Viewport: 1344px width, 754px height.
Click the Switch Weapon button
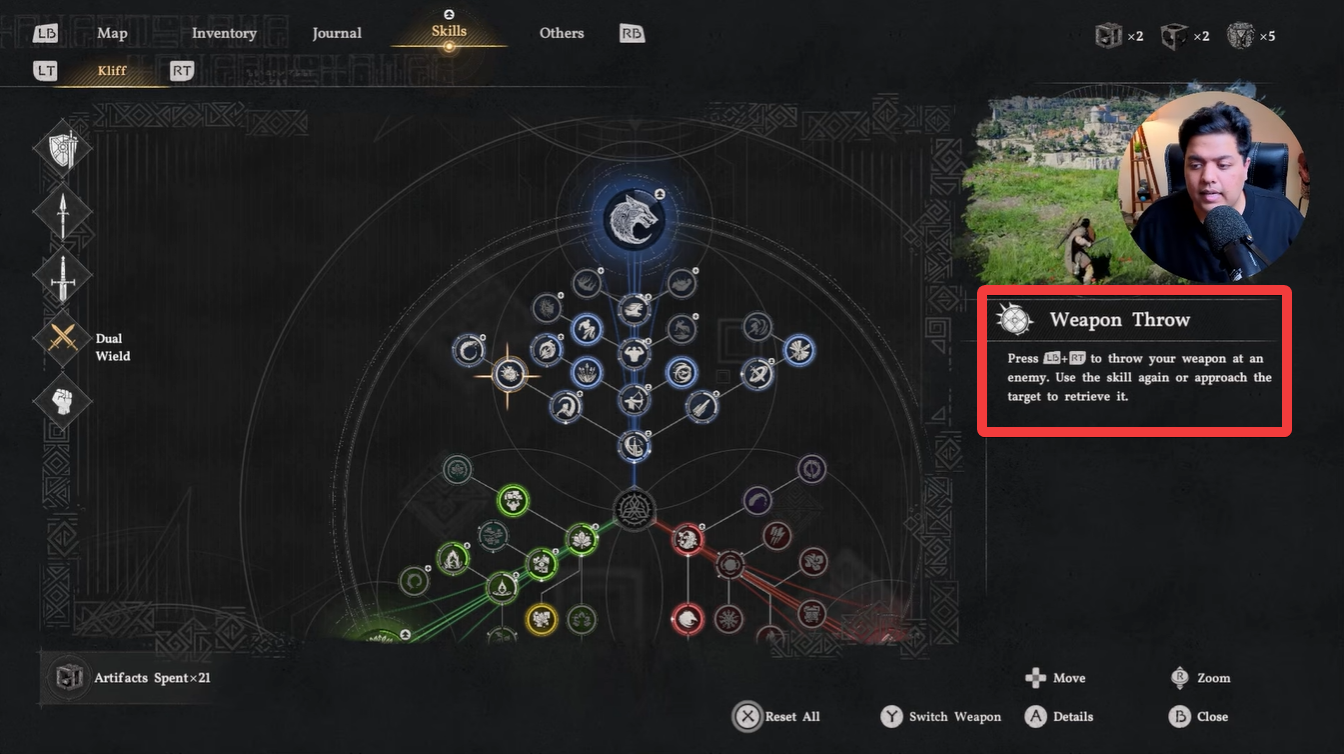click(940, 716)
